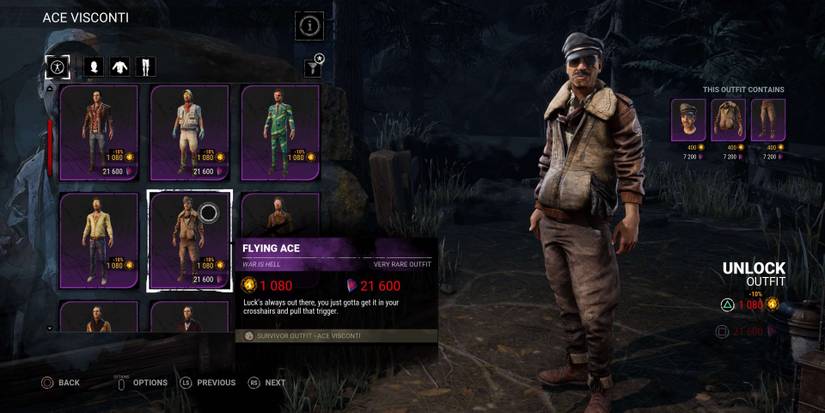Switch to the full outfits category tab
The image size is (825, 413).
coord(58,67)
